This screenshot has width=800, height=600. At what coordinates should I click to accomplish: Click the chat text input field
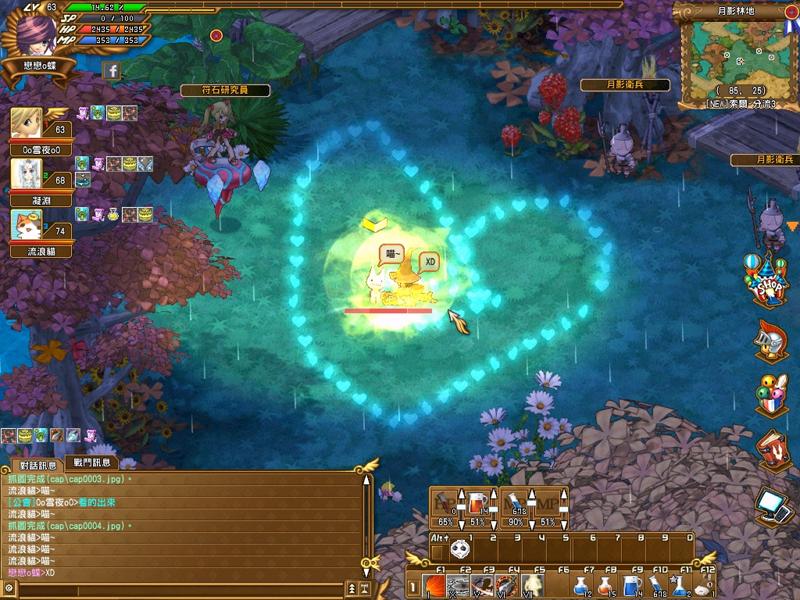coord(180,591)
